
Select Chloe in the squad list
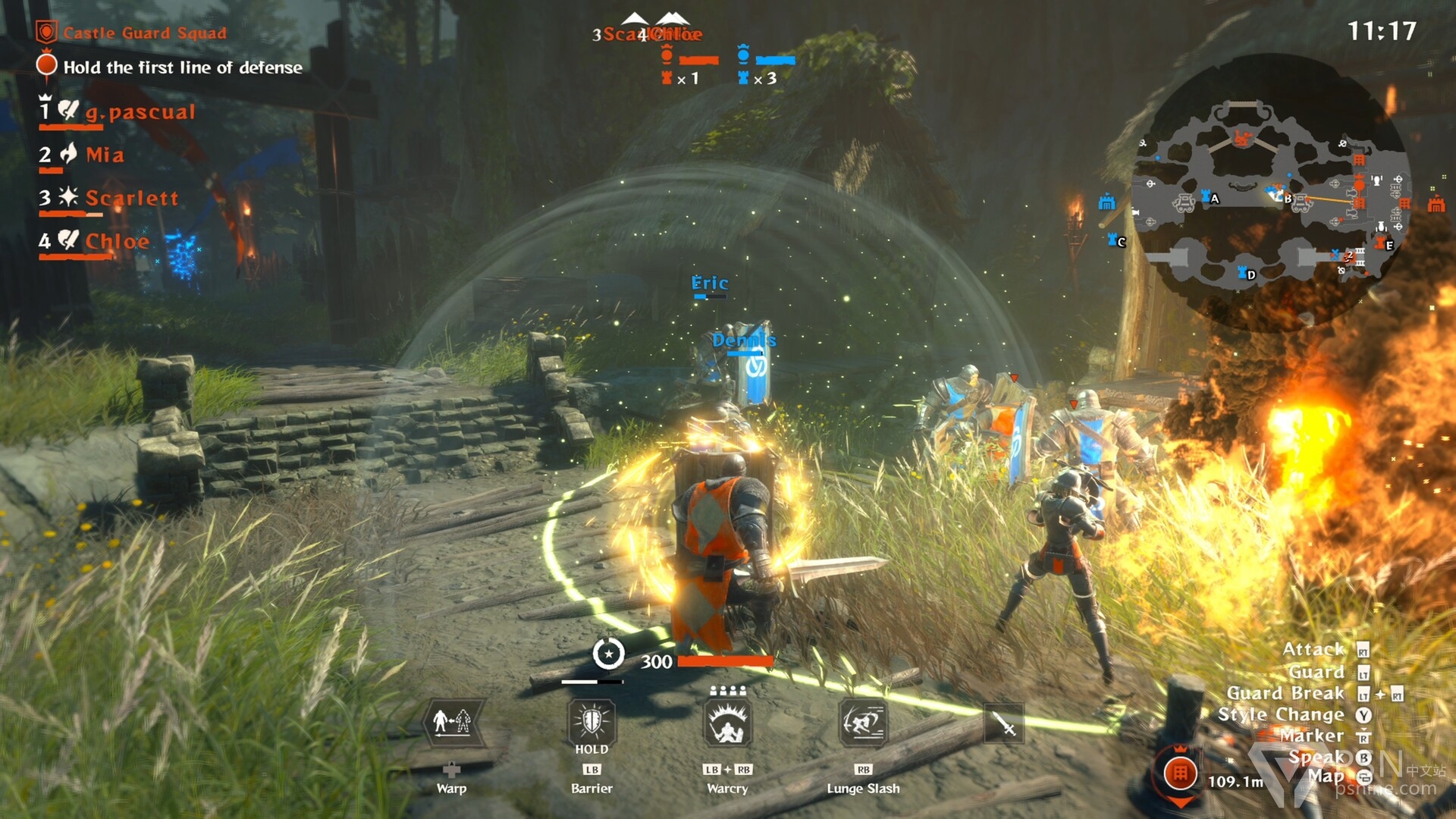pos(117,242)
